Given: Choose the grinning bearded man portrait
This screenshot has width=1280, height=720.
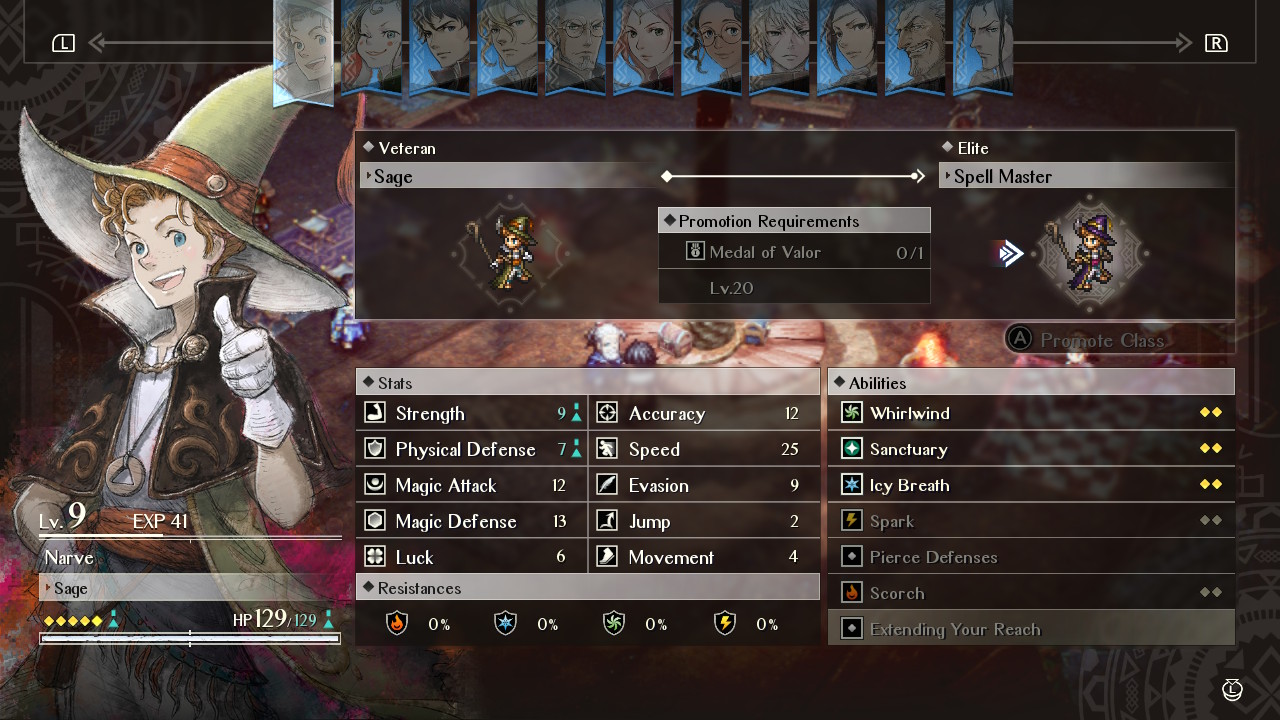Looking at the screenshot, I should (915, 45).
